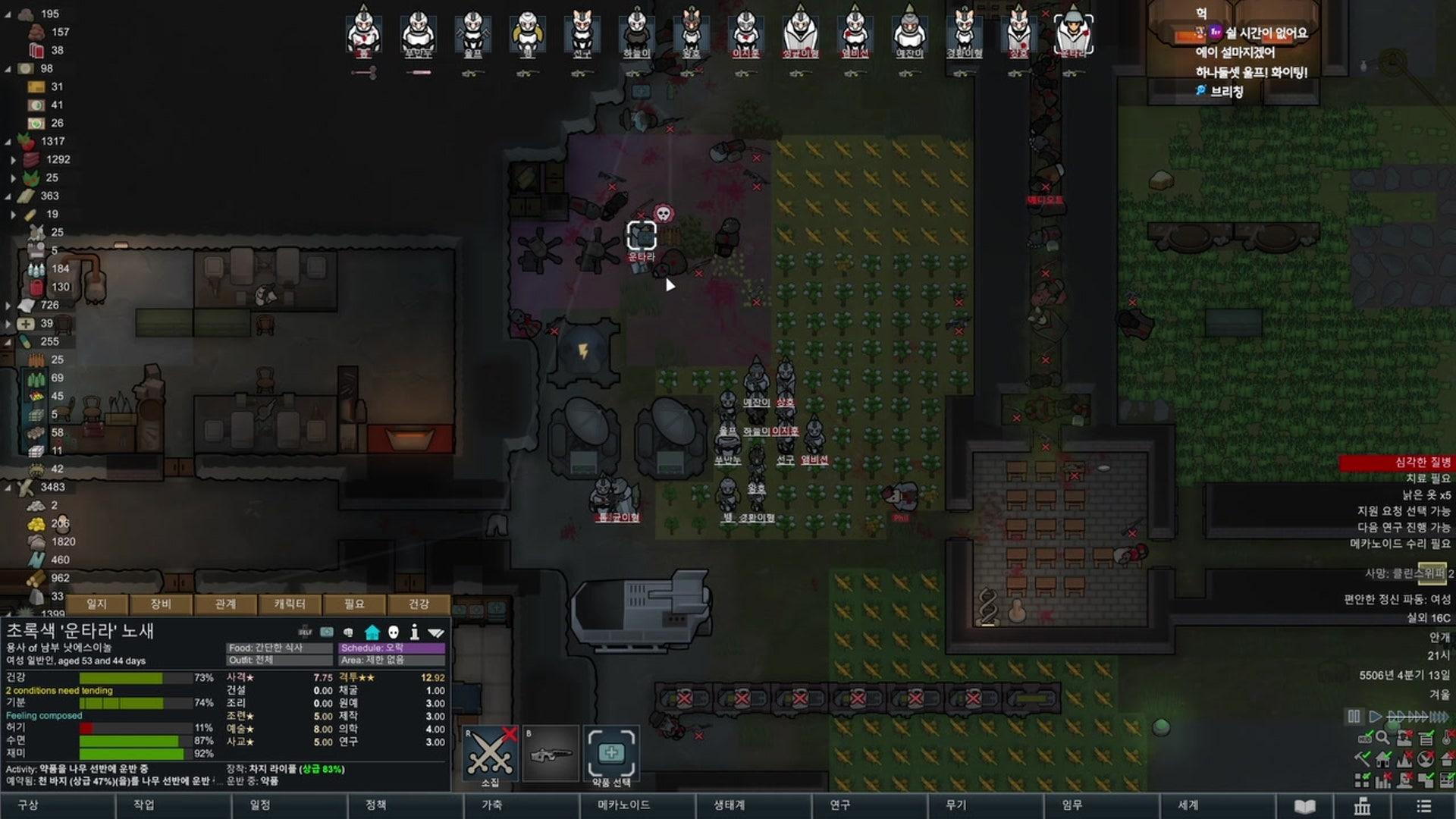
Task: Open the 세계 world view
Action: click(1188, 805)
